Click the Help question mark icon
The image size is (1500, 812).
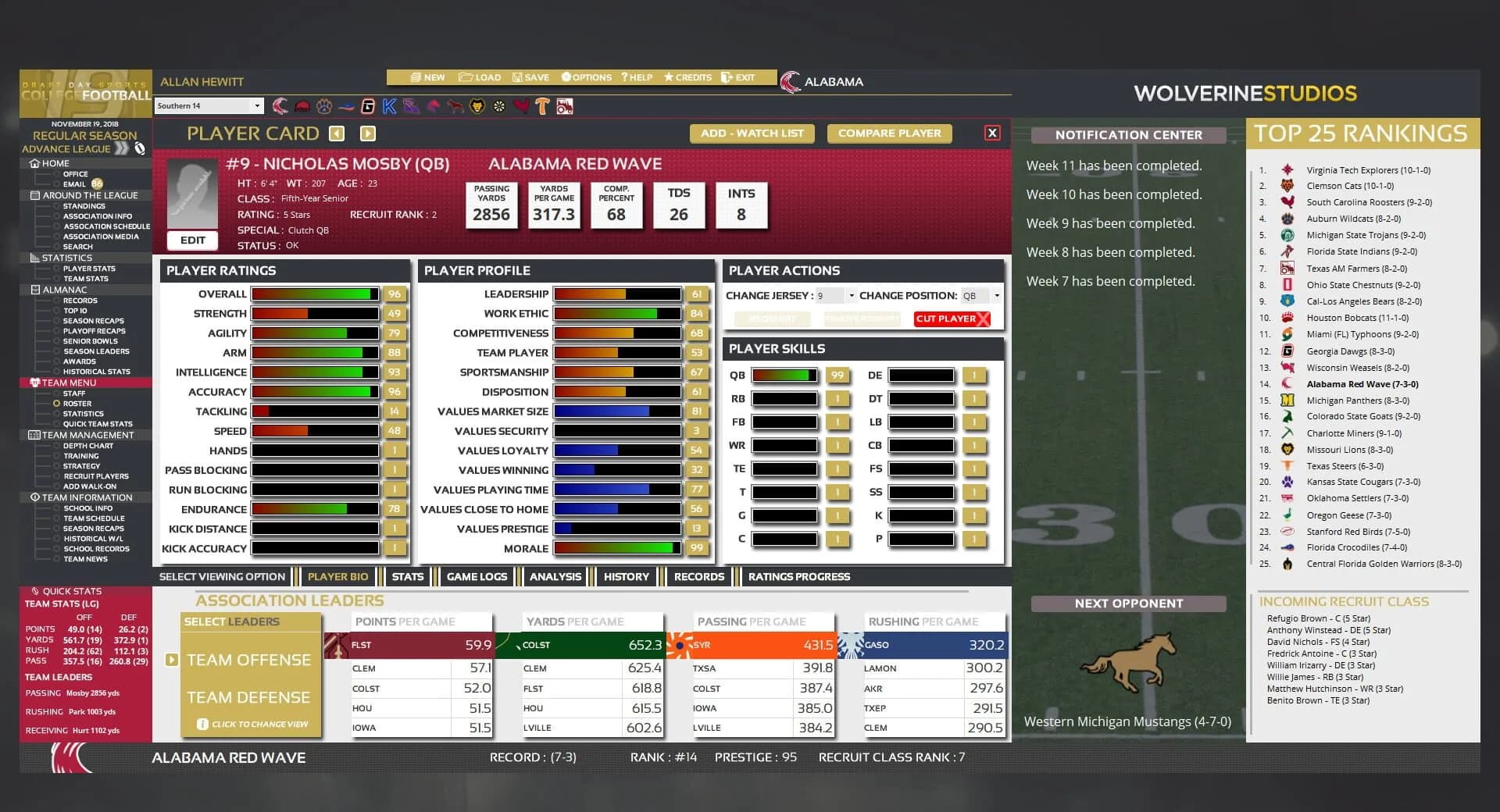click(x=623, y=77)
